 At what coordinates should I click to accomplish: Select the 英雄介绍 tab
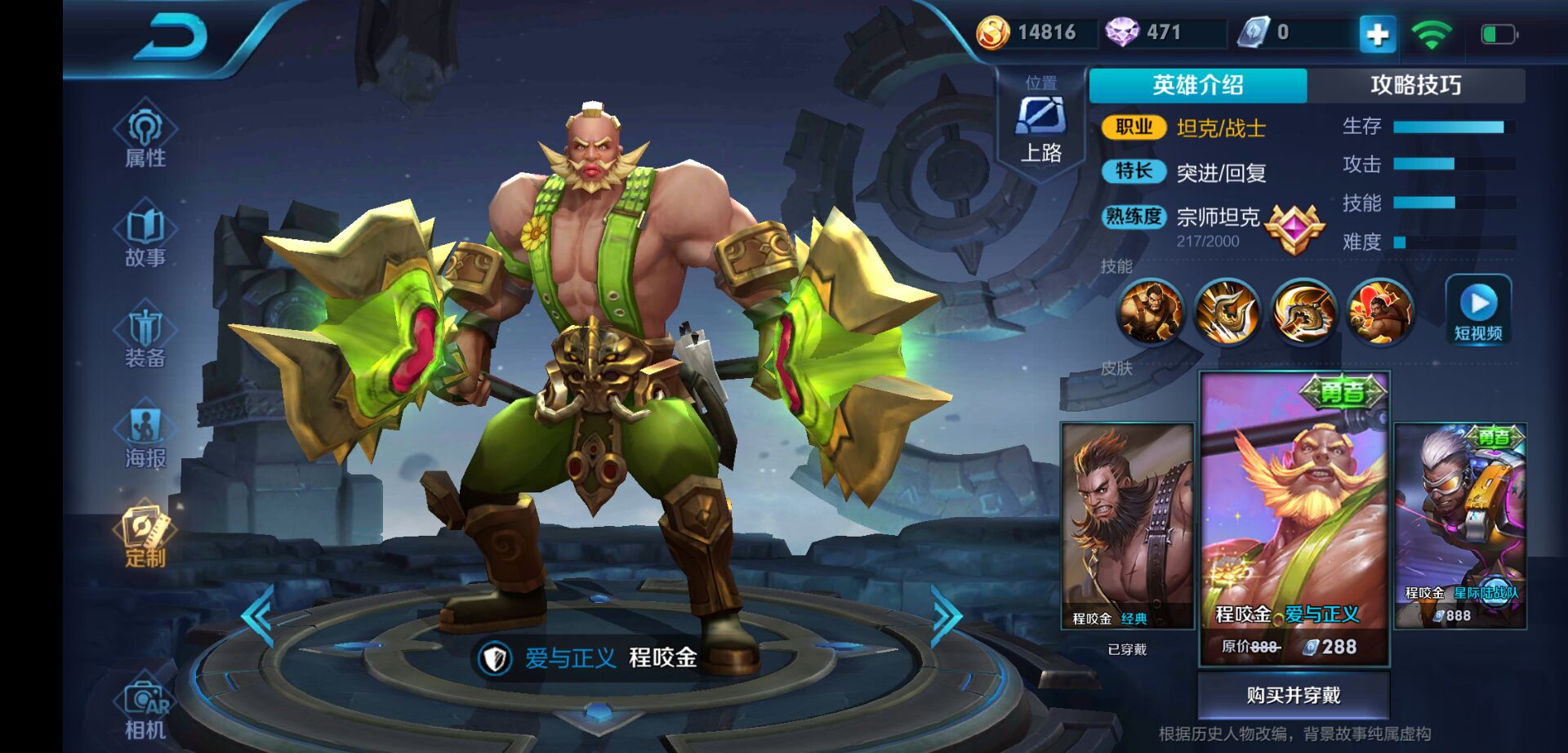coord(1197,85)
